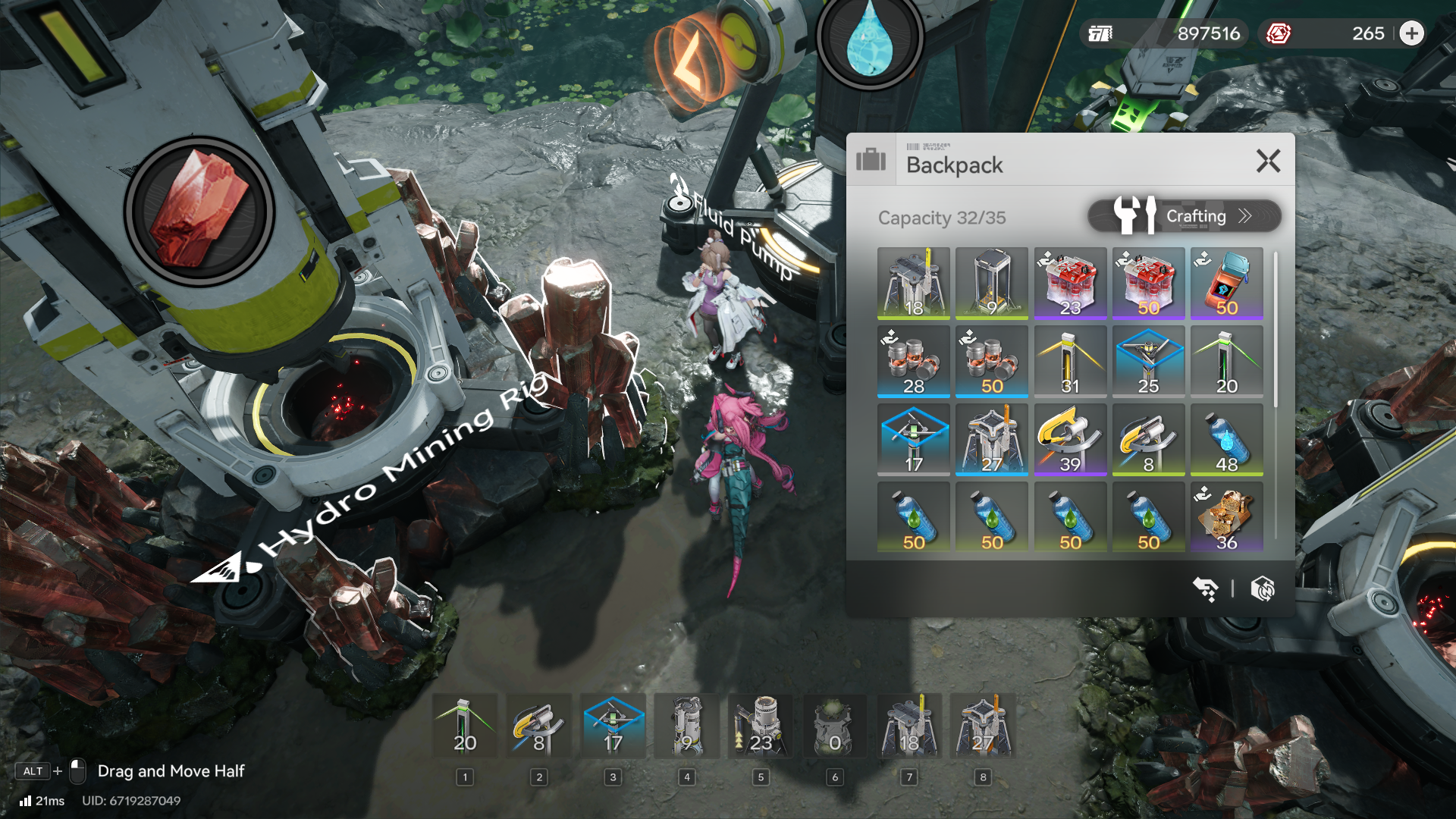1456x819 pixels.
Task: Select the orange canister item stack of 50
Action: 1226,283
